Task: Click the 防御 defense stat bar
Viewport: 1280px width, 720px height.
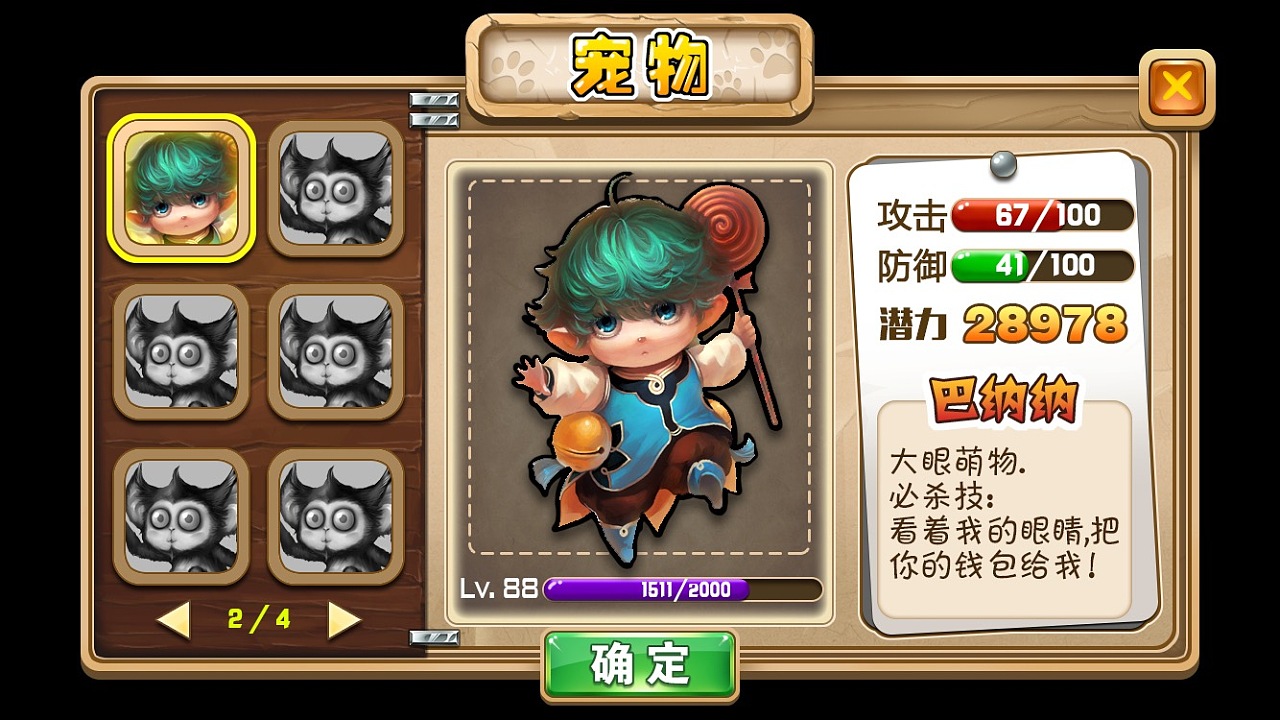Action: coord(1040,267)
